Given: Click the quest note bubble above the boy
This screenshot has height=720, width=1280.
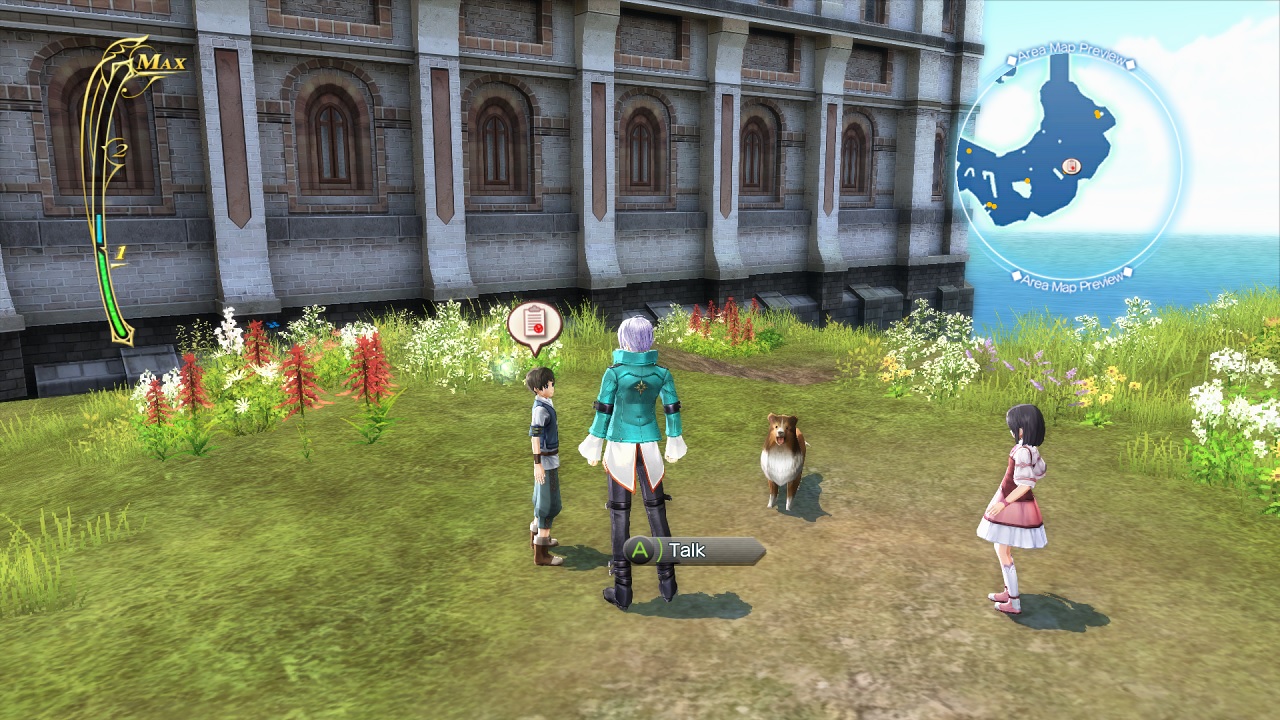Looking at the screenshot, I should [x=534, y=323].
